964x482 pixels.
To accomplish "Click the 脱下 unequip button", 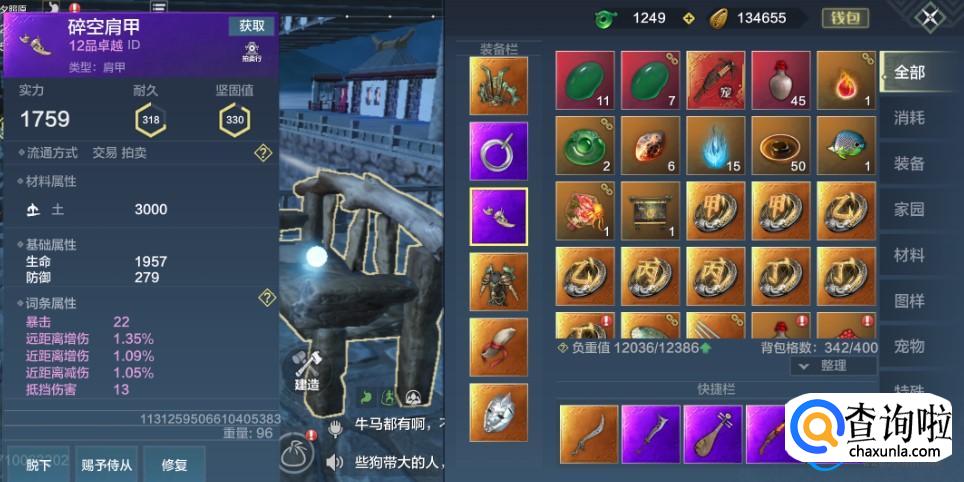I will 40,464.
